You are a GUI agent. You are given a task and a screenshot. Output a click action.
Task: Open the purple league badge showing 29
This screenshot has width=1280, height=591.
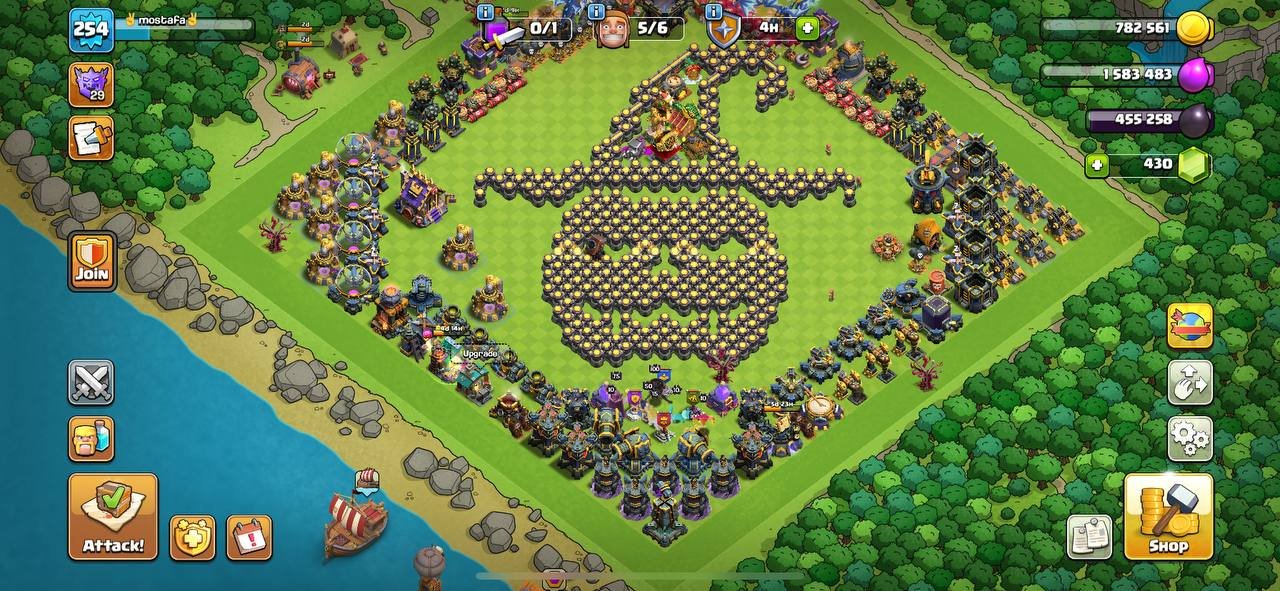(91, 84)
